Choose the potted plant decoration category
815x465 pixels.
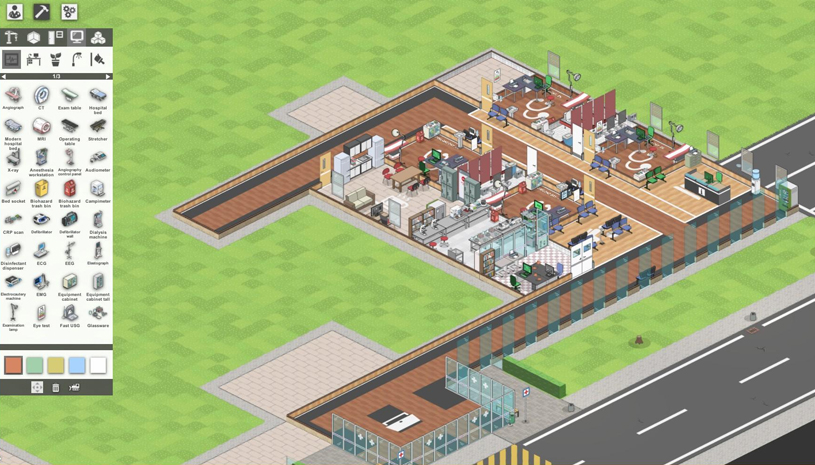55,60
